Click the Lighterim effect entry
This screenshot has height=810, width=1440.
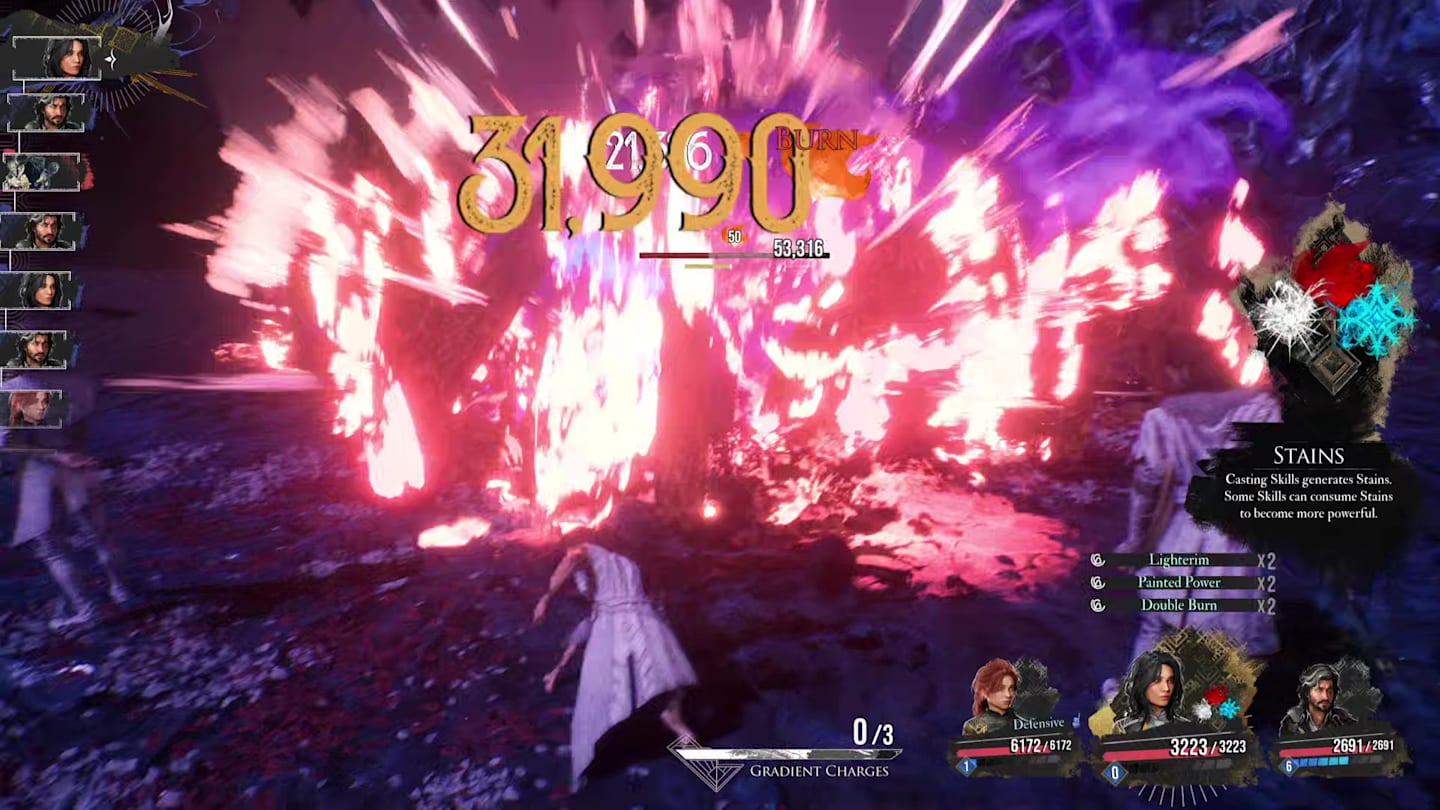coord(1178,561)
